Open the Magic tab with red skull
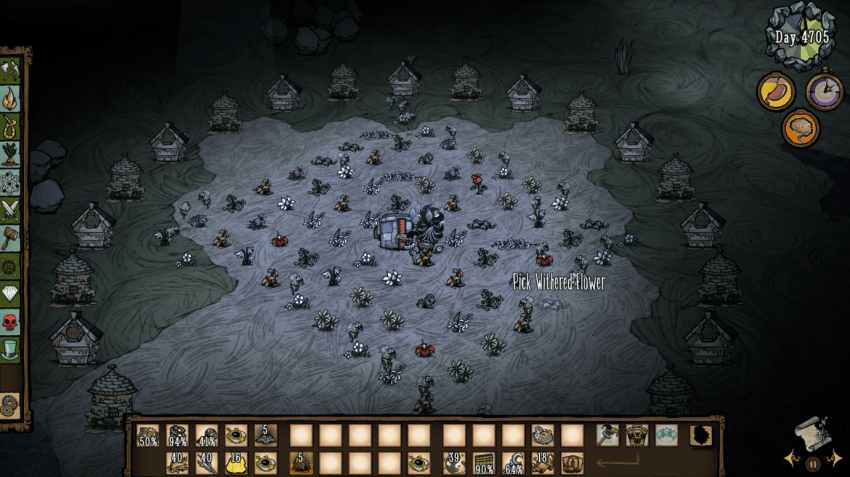This screenshot has height=477, width=850. 12,322
